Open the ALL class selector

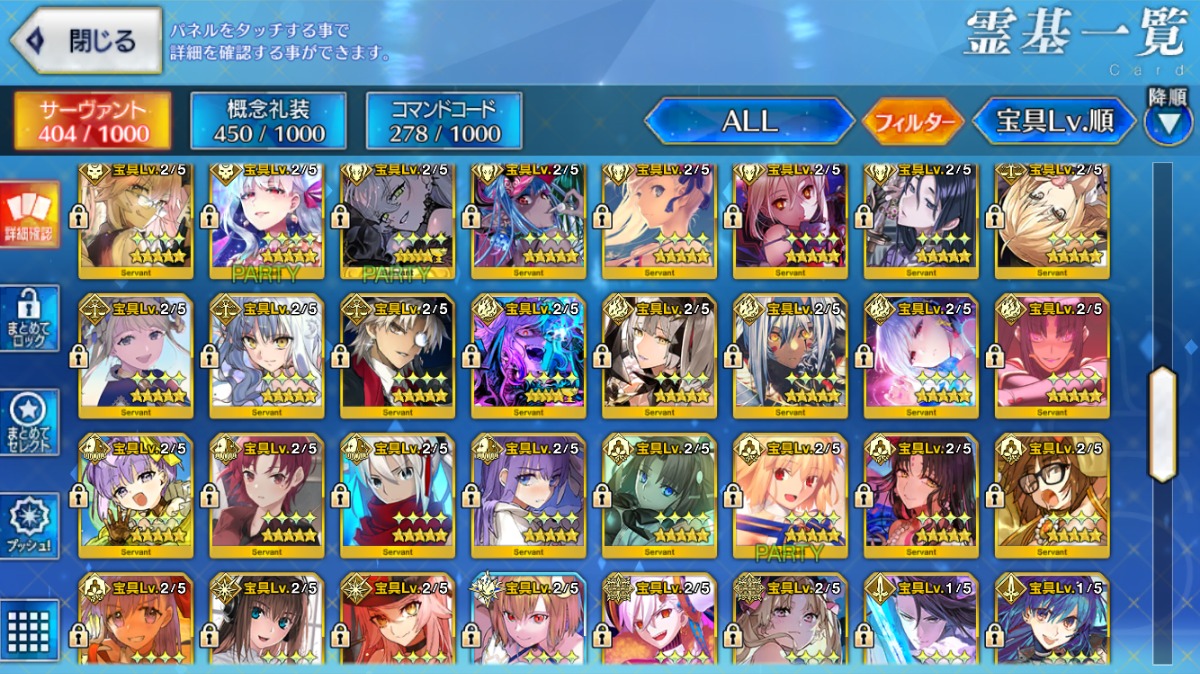click(x=749, y=122)
